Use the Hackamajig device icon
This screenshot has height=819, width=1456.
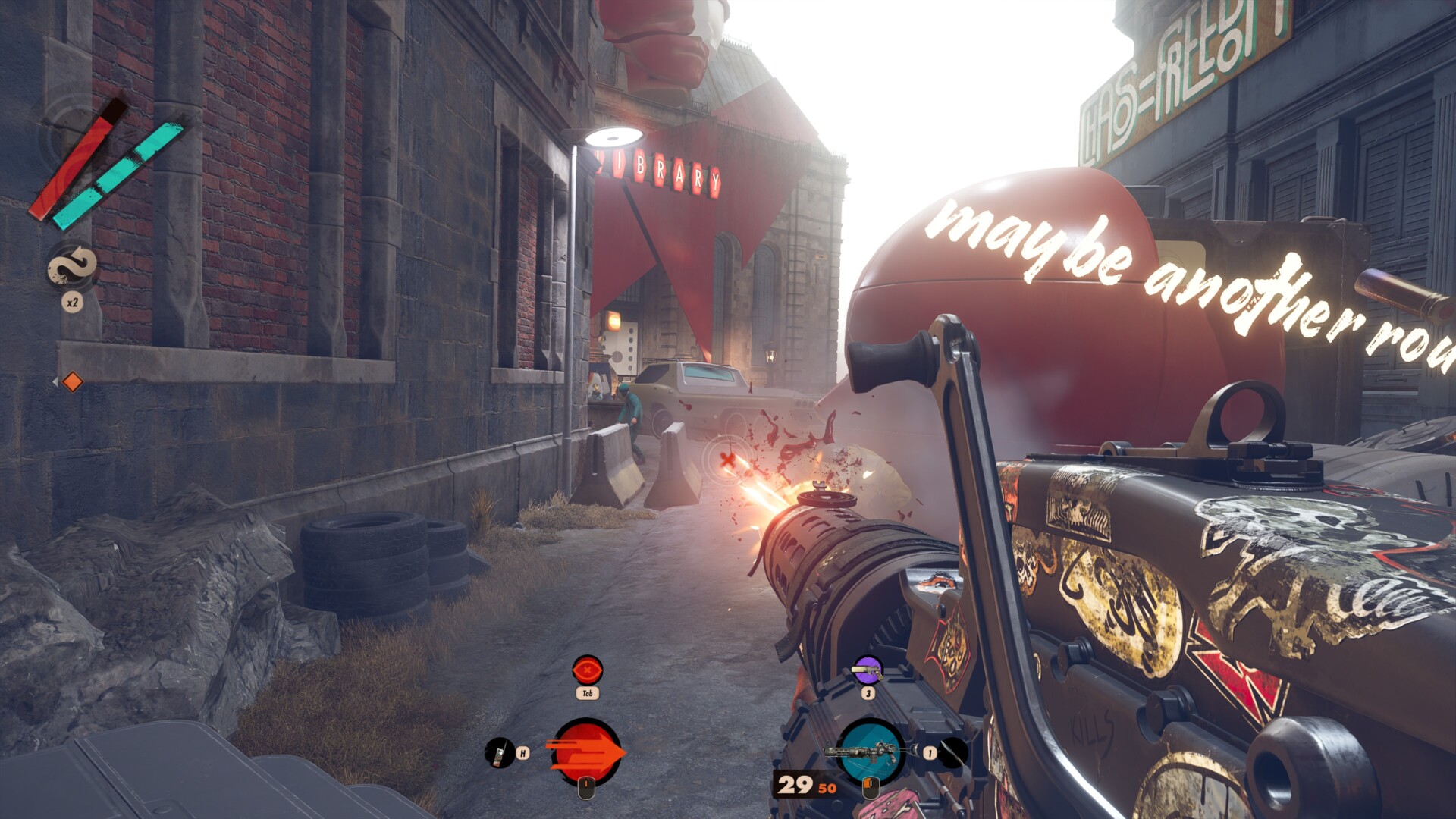pyautogui.click(x=498, y=752)
